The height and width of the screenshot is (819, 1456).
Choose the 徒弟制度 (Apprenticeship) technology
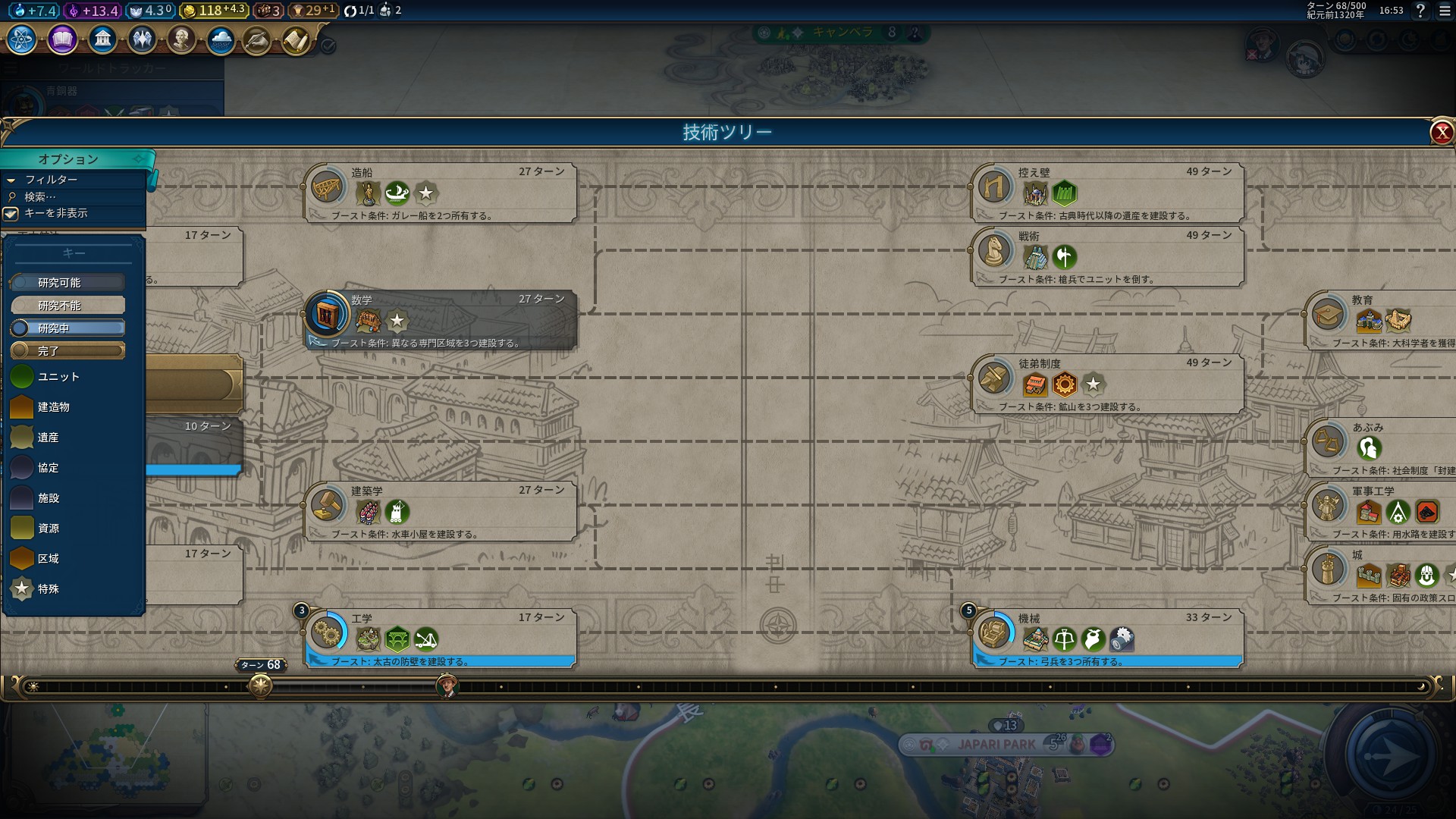(x=1107, y=384)
